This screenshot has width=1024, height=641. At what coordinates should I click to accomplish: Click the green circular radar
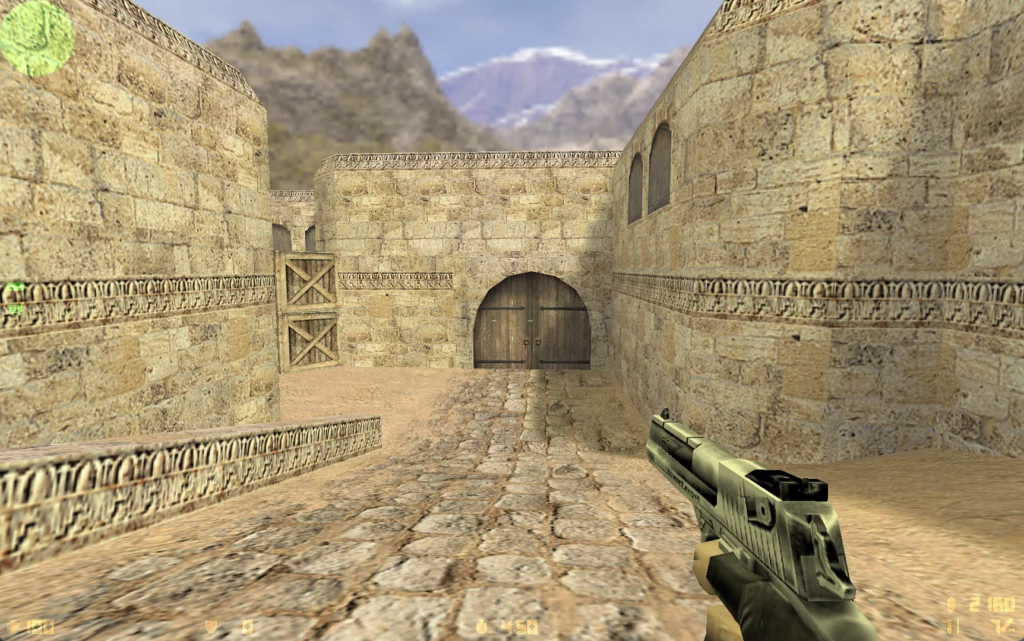(x=36, y=37)
